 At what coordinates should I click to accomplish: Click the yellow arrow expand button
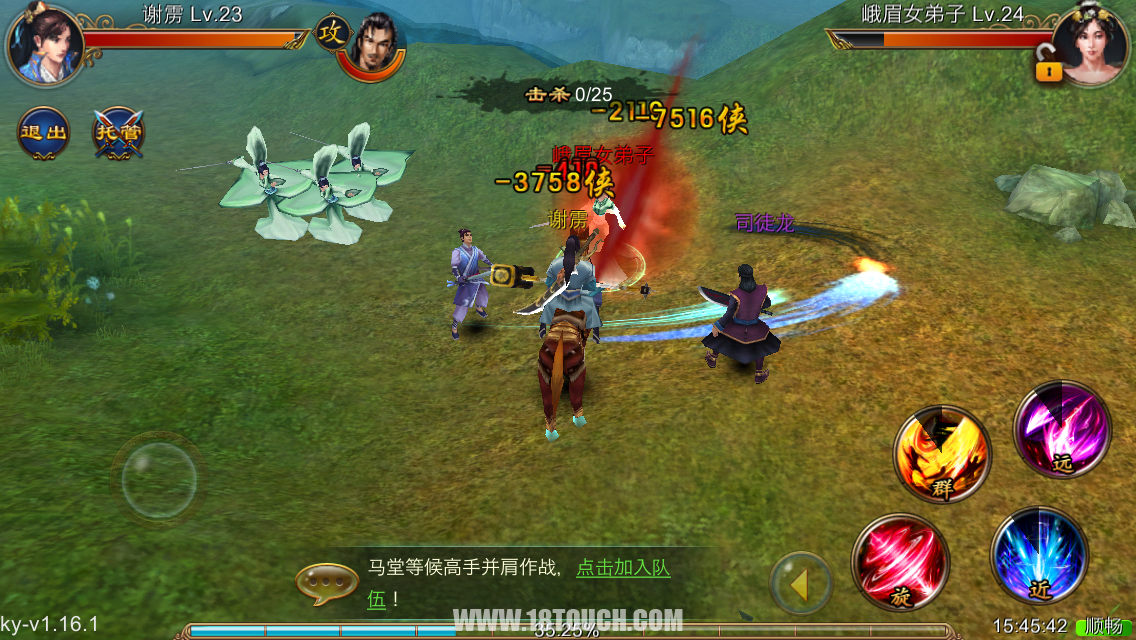[x=800, y=583]
